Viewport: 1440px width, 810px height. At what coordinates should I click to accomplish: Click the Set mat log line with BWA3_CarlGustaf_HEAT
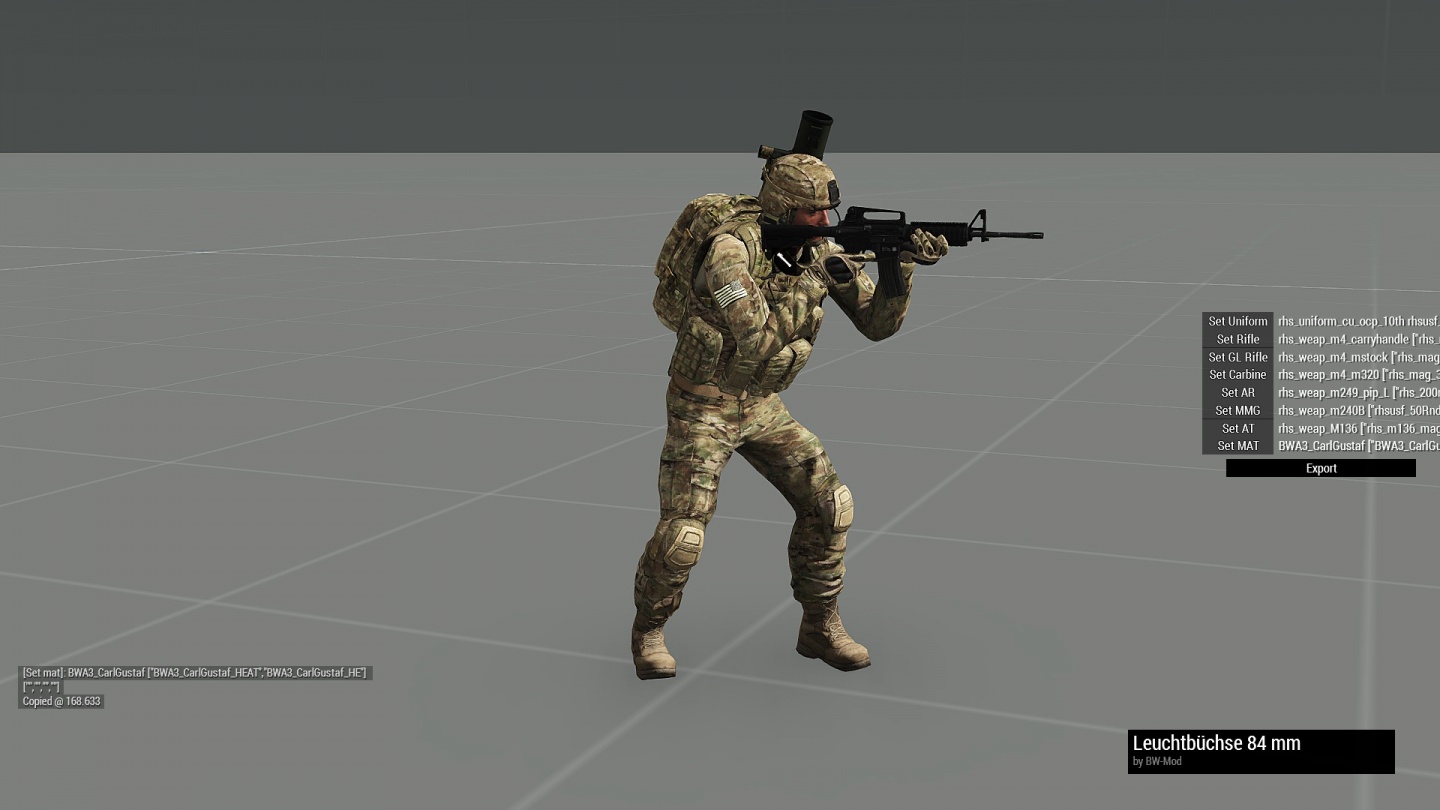pos(196,673)
